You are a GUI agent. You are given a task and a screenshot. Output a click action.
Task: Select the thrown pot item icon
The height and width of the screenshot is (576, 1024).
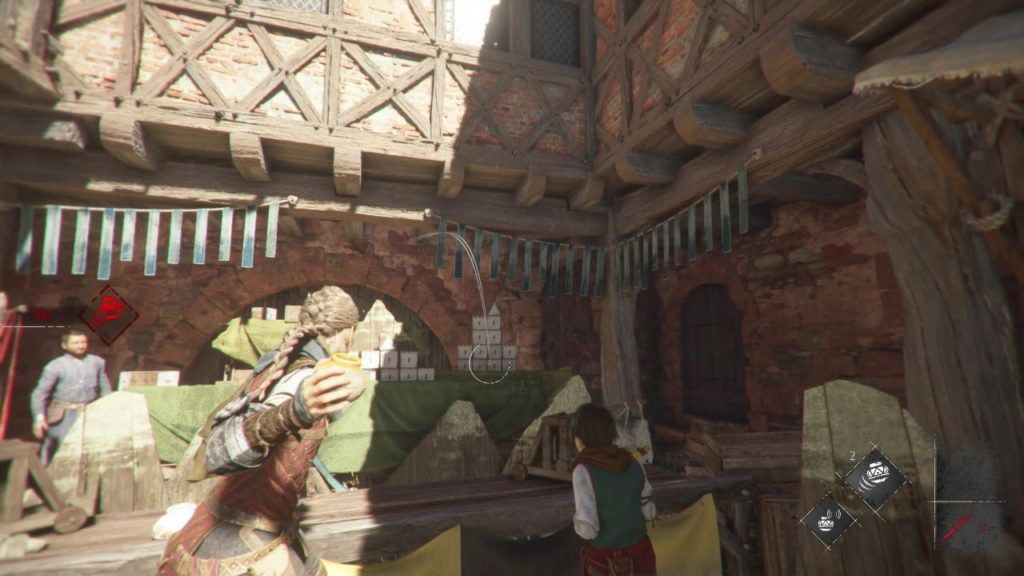pos(874,480)
